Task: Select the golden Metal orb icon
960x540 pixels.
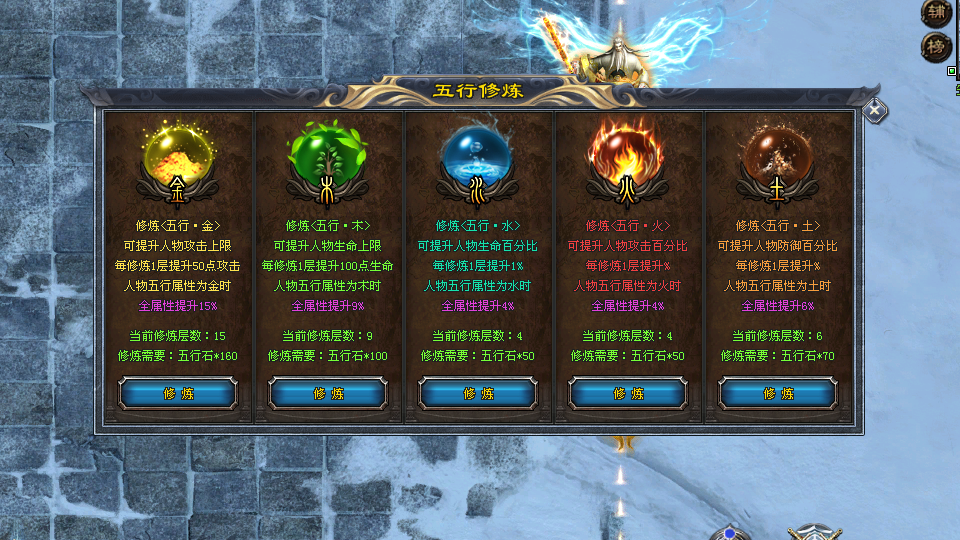Action: click(178, 152)
